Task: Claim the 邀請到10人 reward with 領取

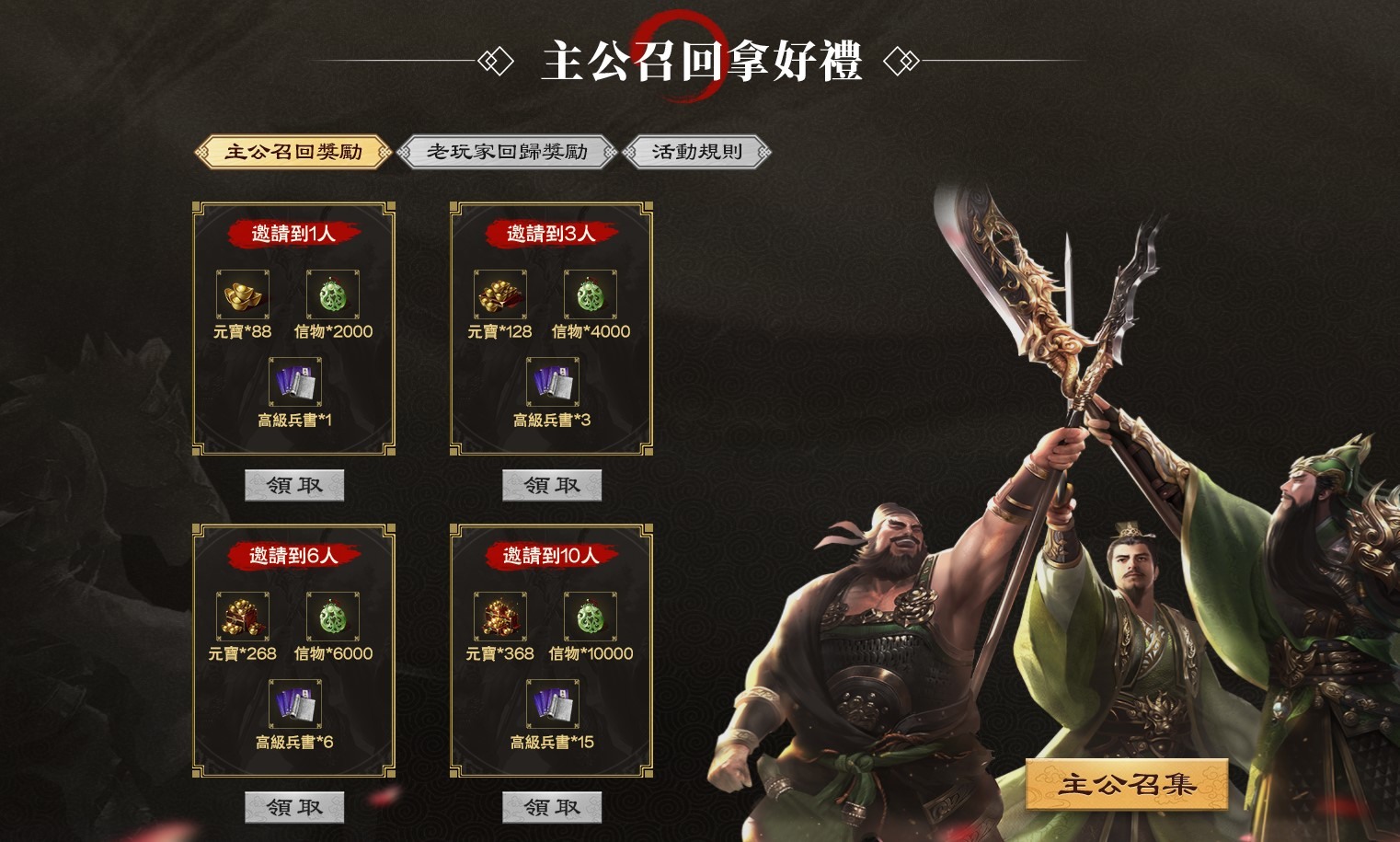Action: coord(550,806)
